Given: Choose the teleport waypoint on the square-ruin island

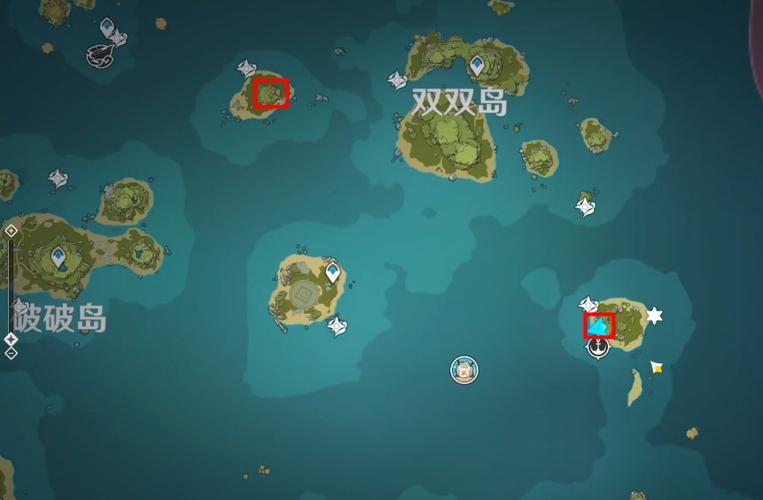Looking at the screenshot, I should [332, 271].
